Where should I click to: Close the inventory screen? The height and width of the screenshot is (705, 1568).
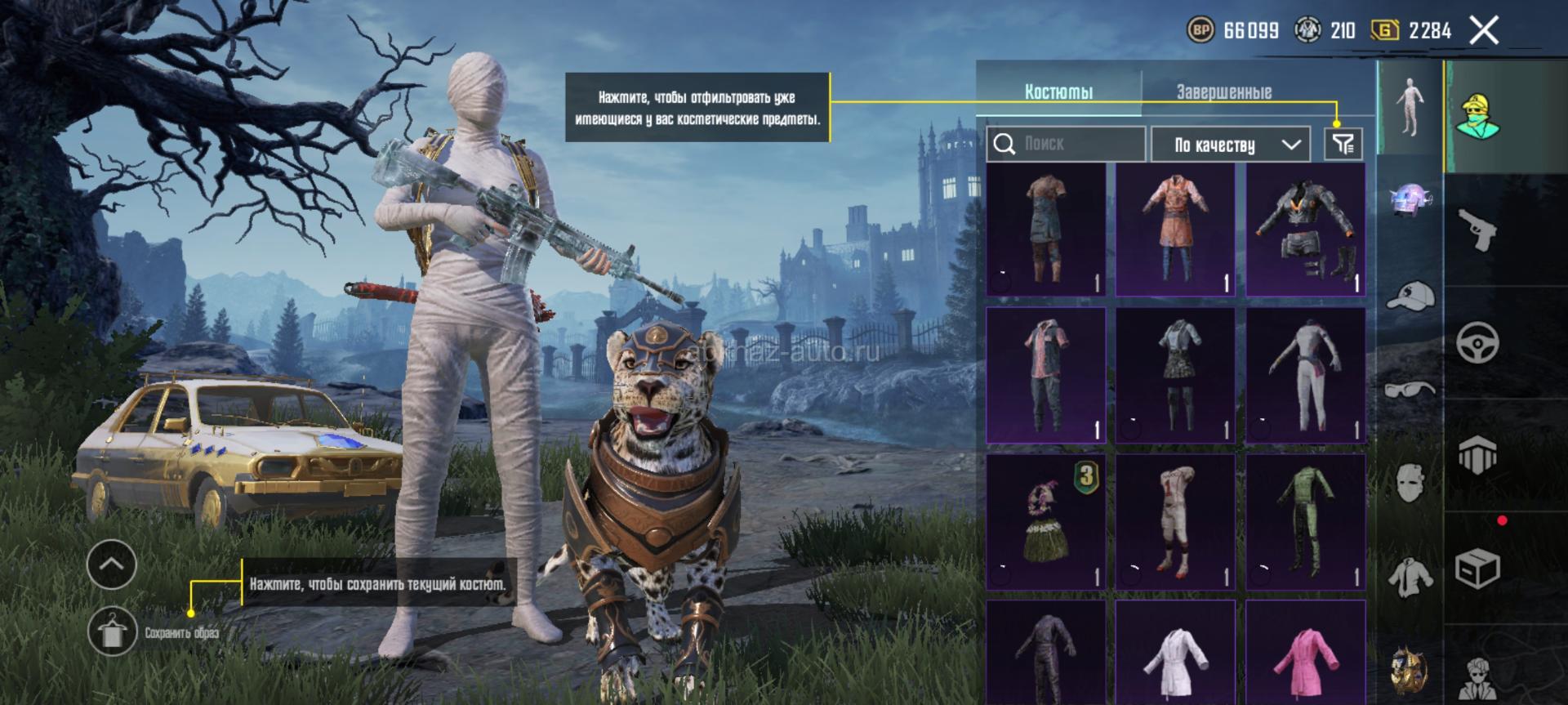click(x=1484, y=31)
